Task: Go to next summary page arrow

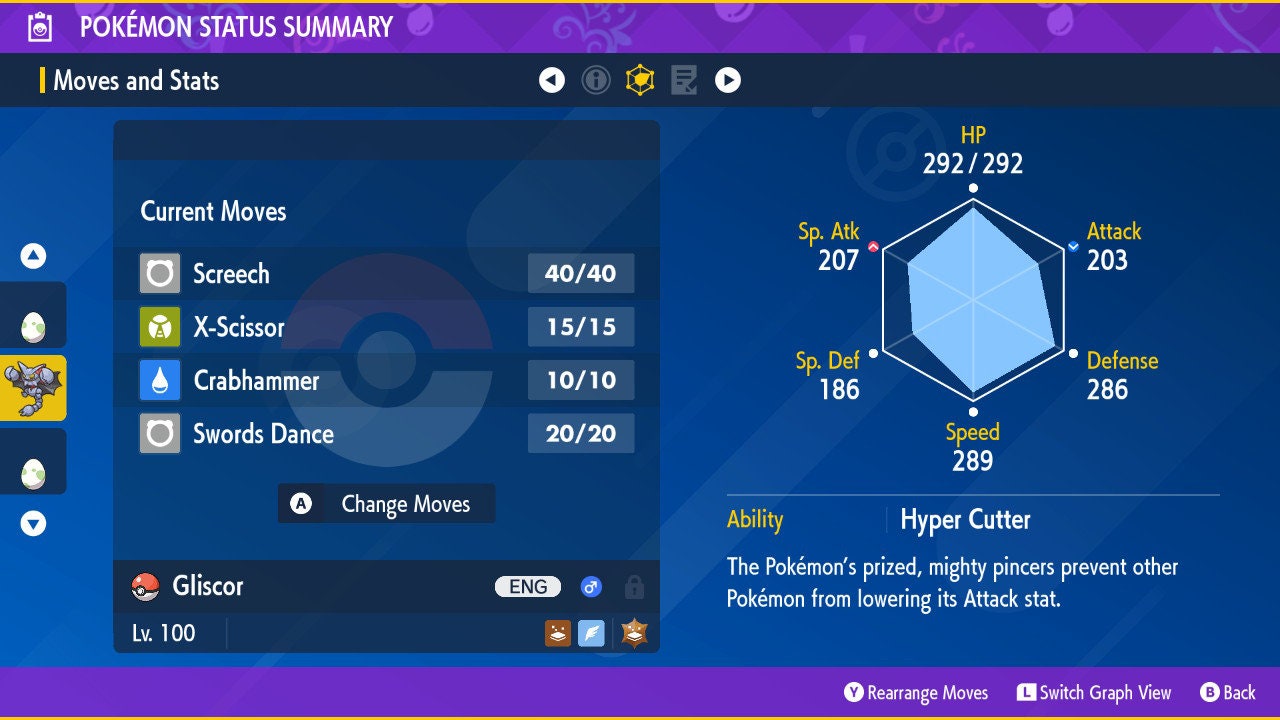Action: click(728, 80)
